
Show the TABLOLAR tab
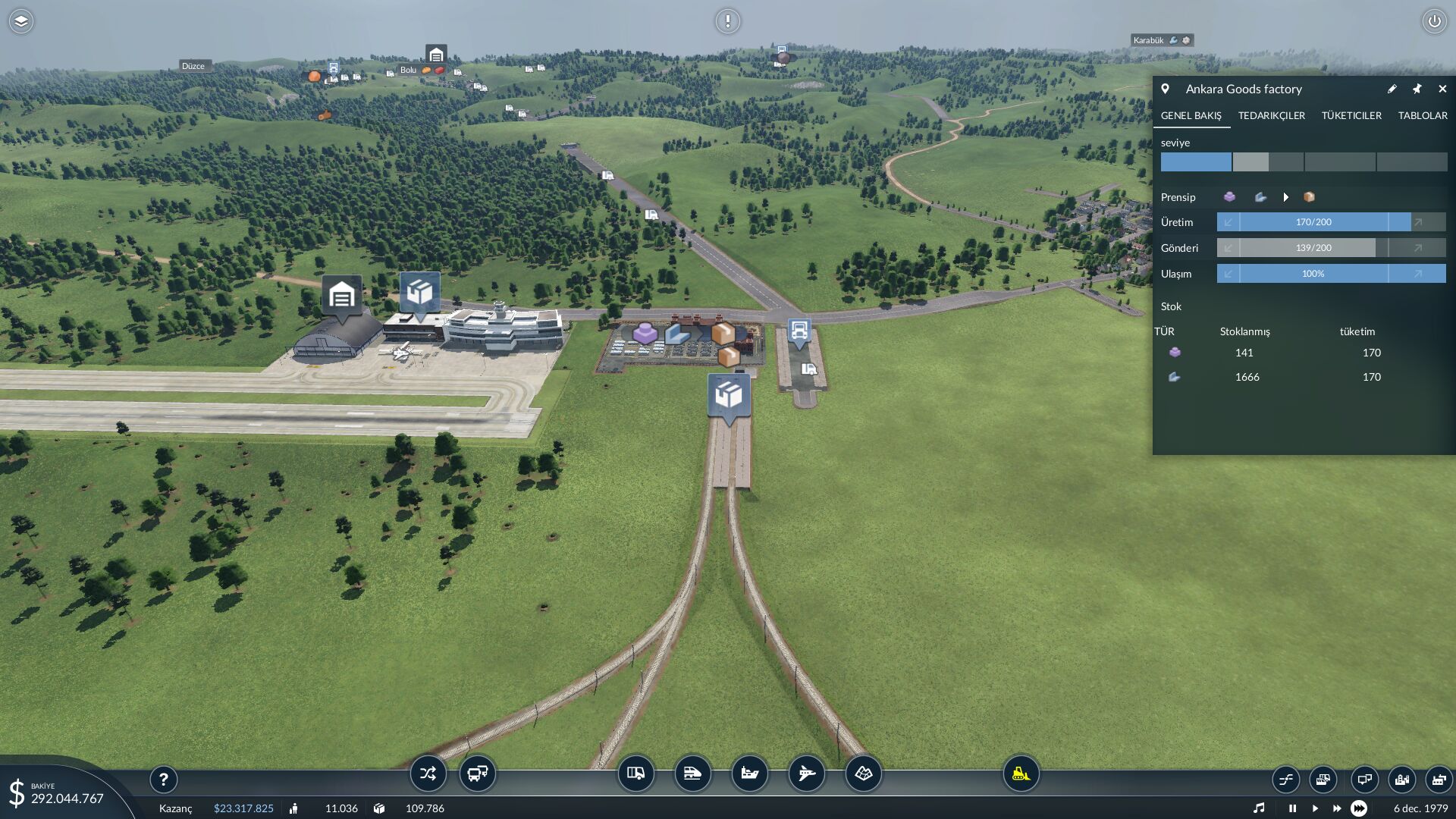tap(1423, 115)
